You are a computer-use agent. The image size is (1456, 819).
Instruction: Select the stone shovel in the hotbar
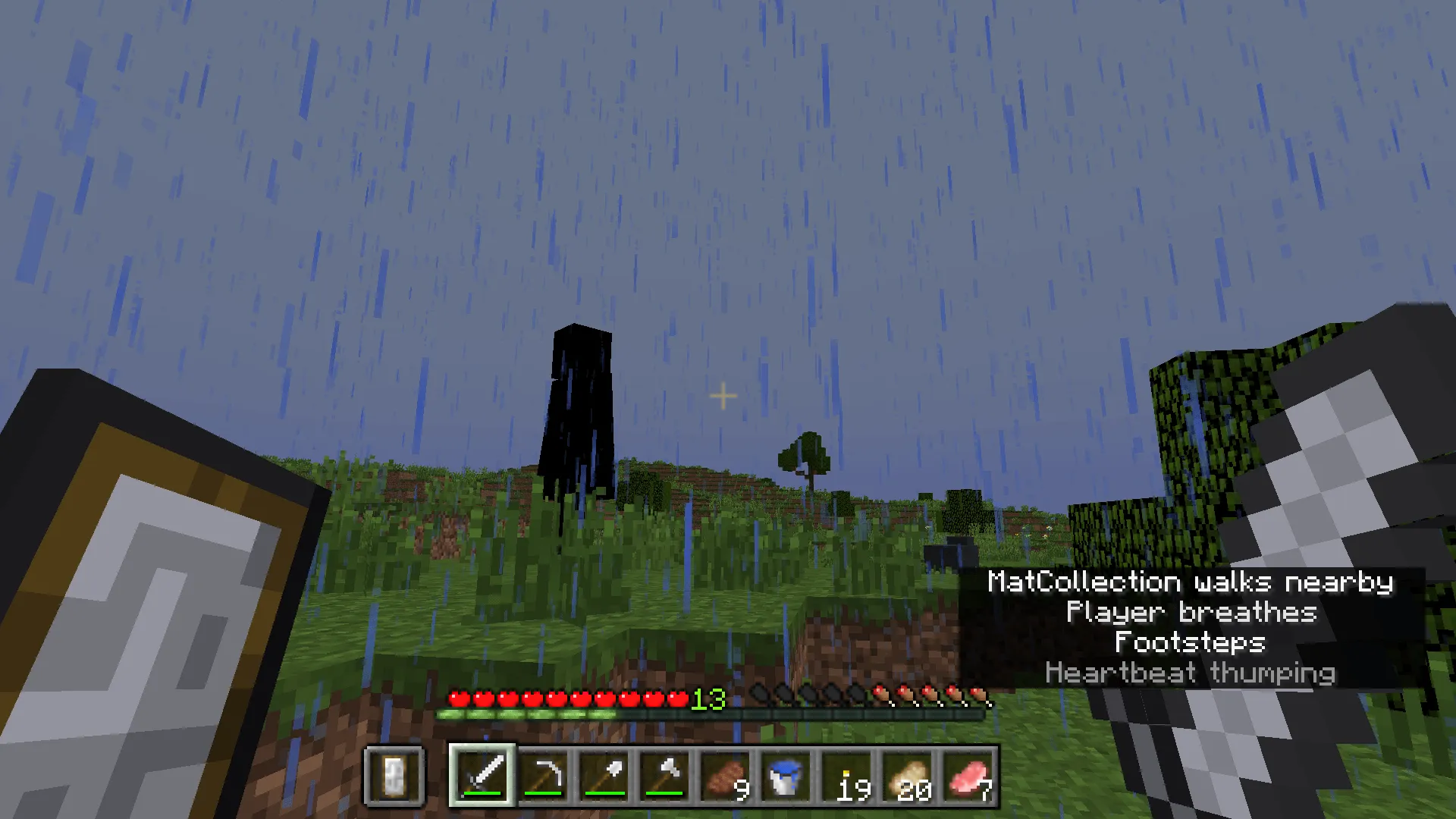604,777
